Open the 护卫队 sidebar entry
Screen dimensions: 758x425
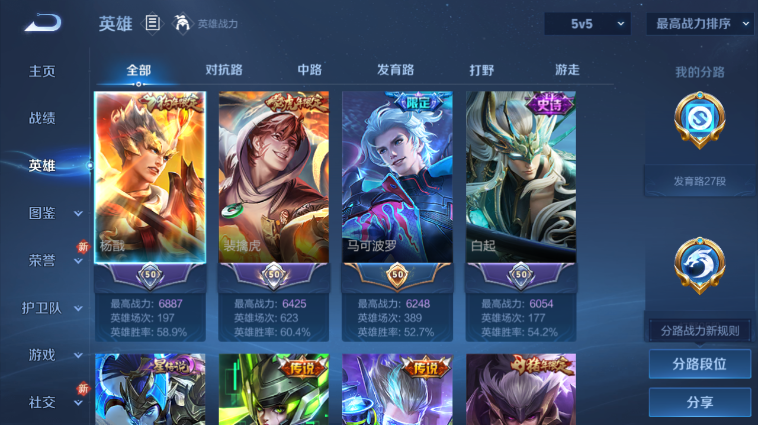coord(42,308)
